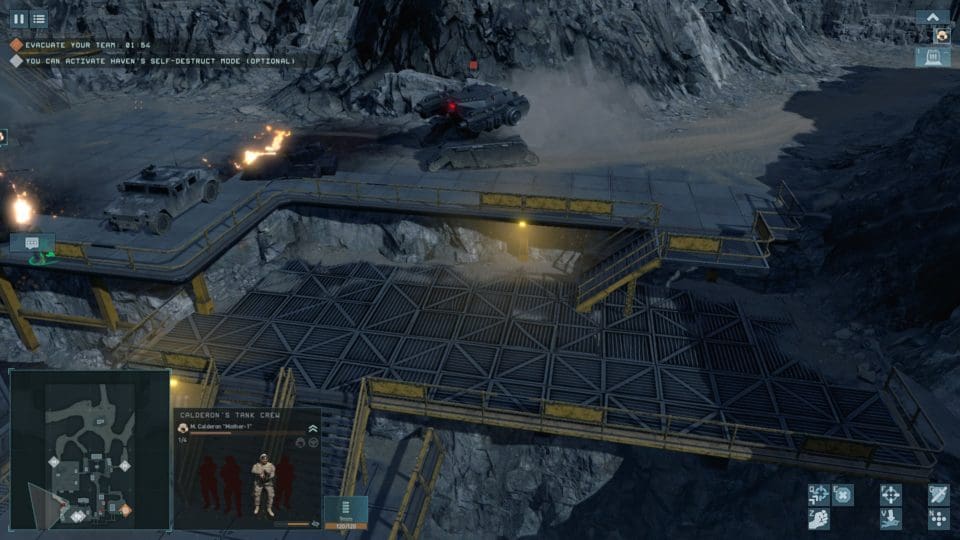Select the tank unit card
Image resolution: width=960 pixels, height=540 pixels.
coord(933,57)
